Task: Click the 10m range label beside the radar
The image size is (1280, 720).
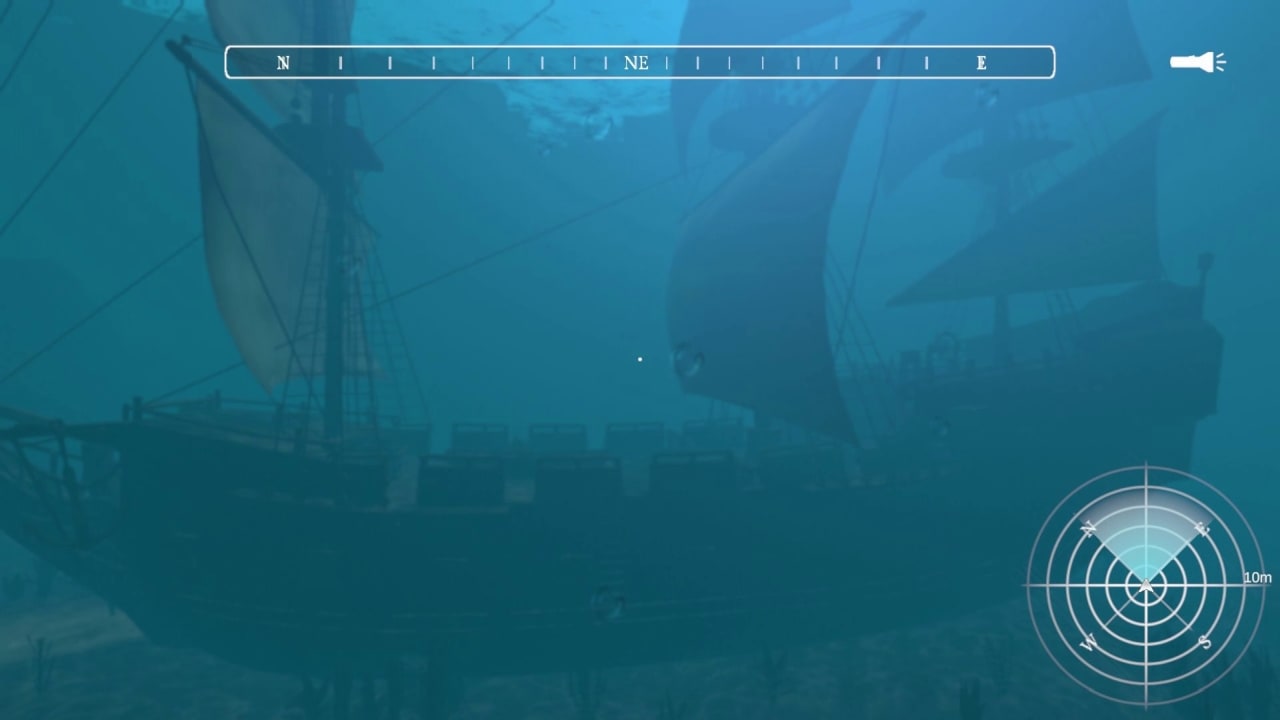Action: coord(1255,577)
